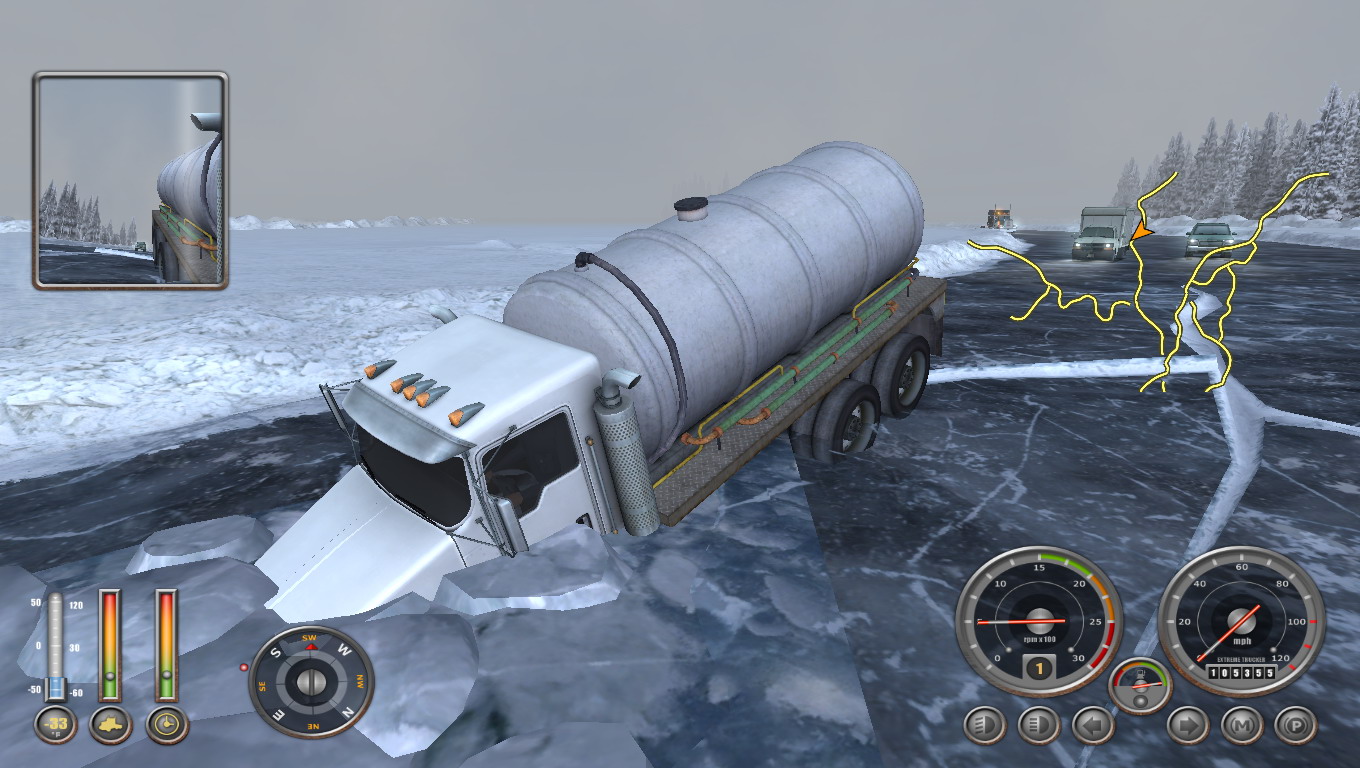
Task: Engage the parking brake P button
Action: pyautogui.click(x=1295, y=726)
